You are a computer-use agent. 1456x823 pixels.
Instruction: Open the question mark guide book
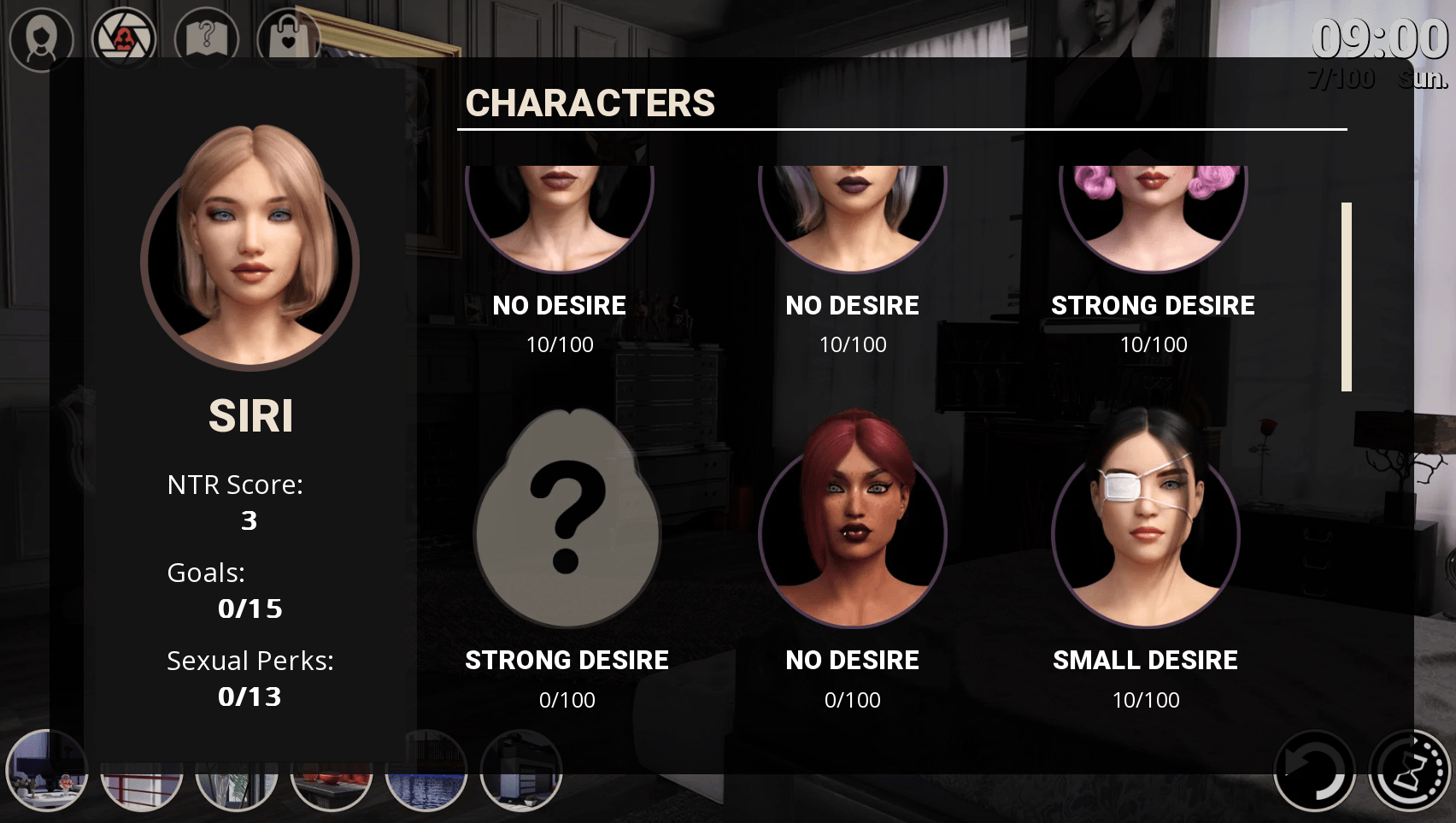point(206,38)
